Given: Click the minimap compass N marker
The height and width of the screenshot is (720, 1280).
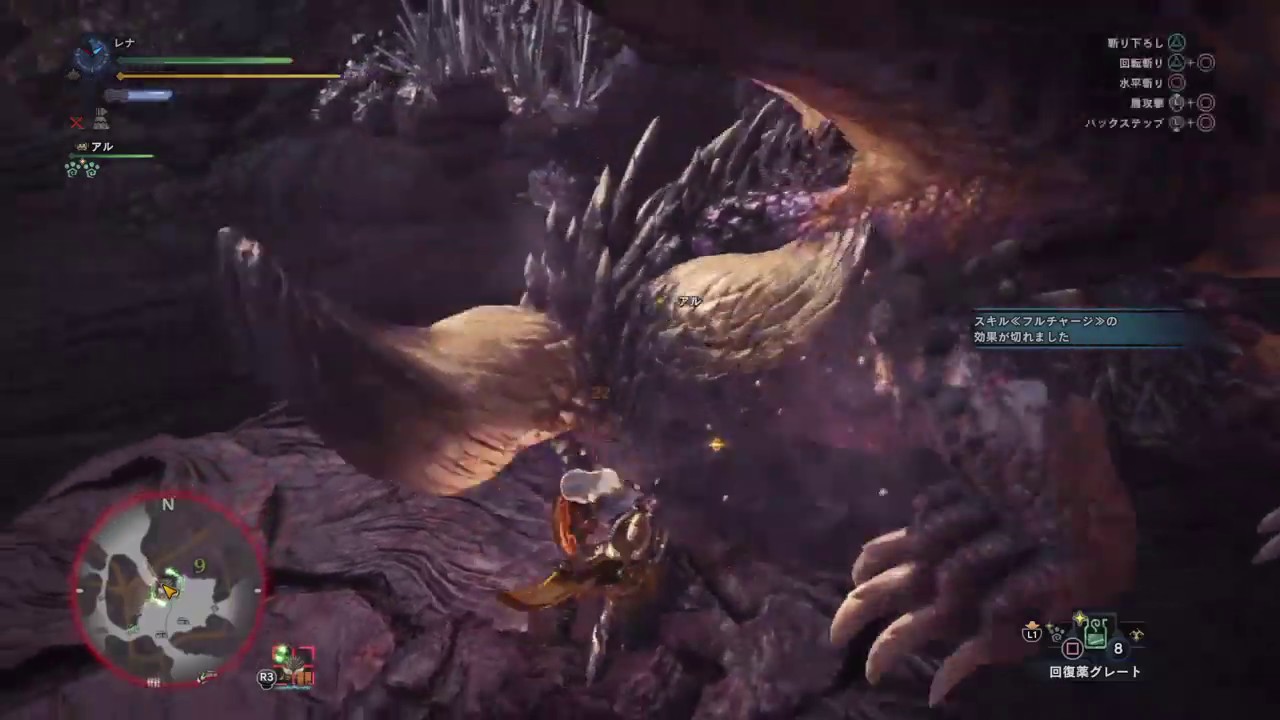Looking at the screenshot, I should pos(167,505).
